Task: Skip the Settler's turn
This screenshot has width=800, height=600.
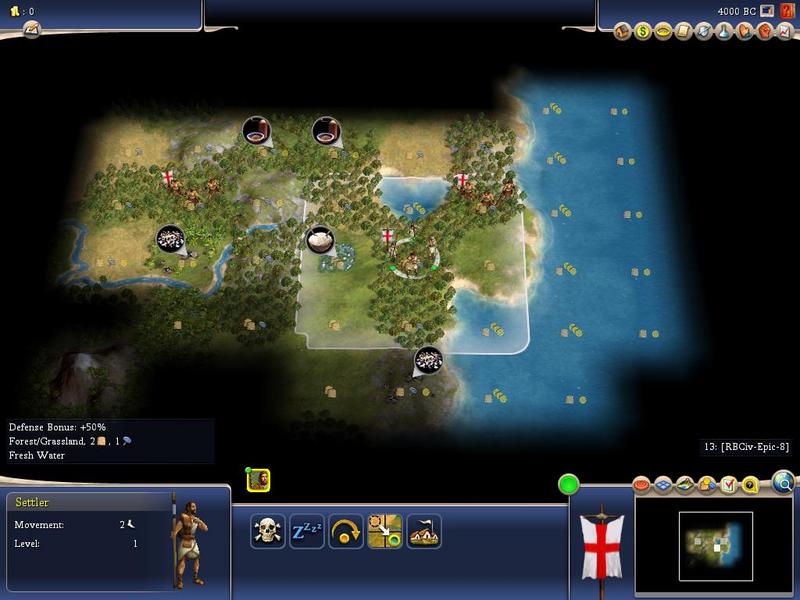Action: click(345, 531)
